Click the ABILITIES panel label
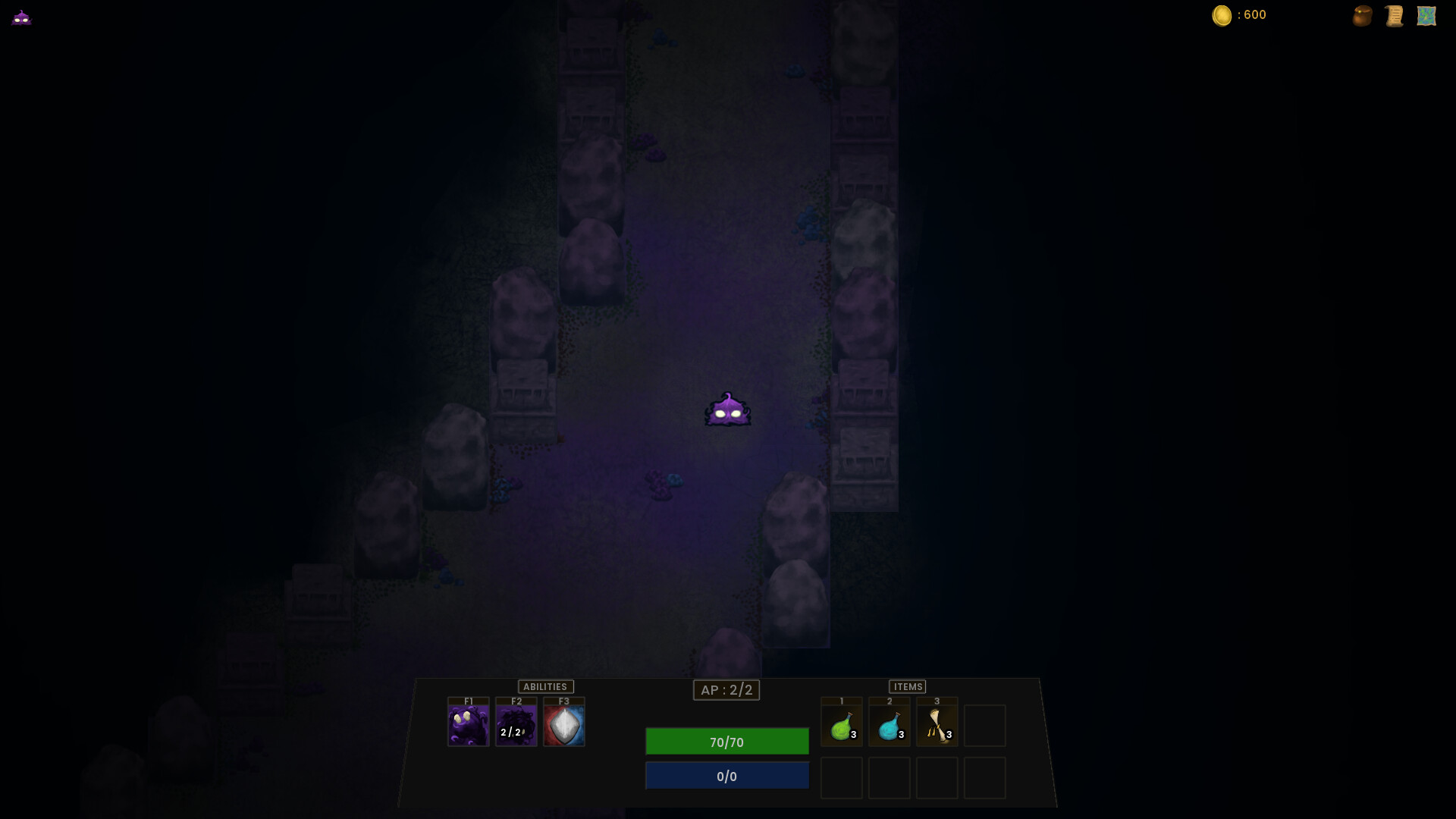 [545, 686]
